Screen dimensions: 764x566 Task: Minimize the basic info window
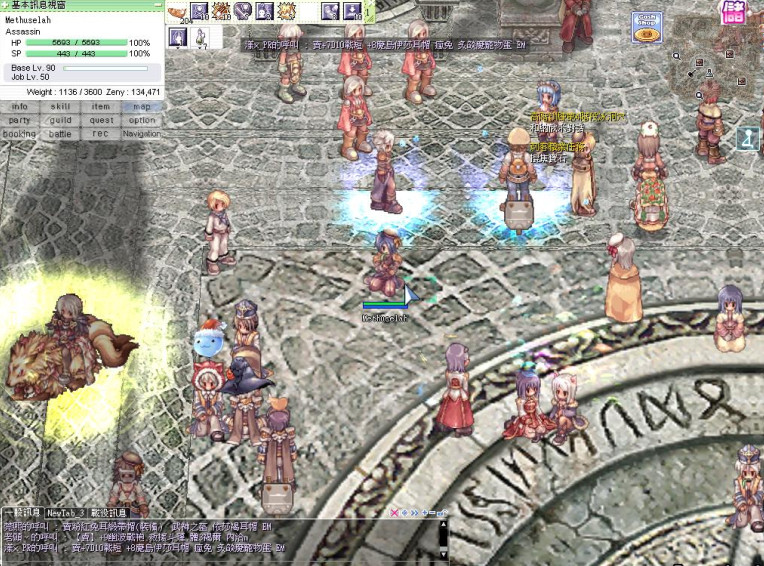(x=156, y=6)
